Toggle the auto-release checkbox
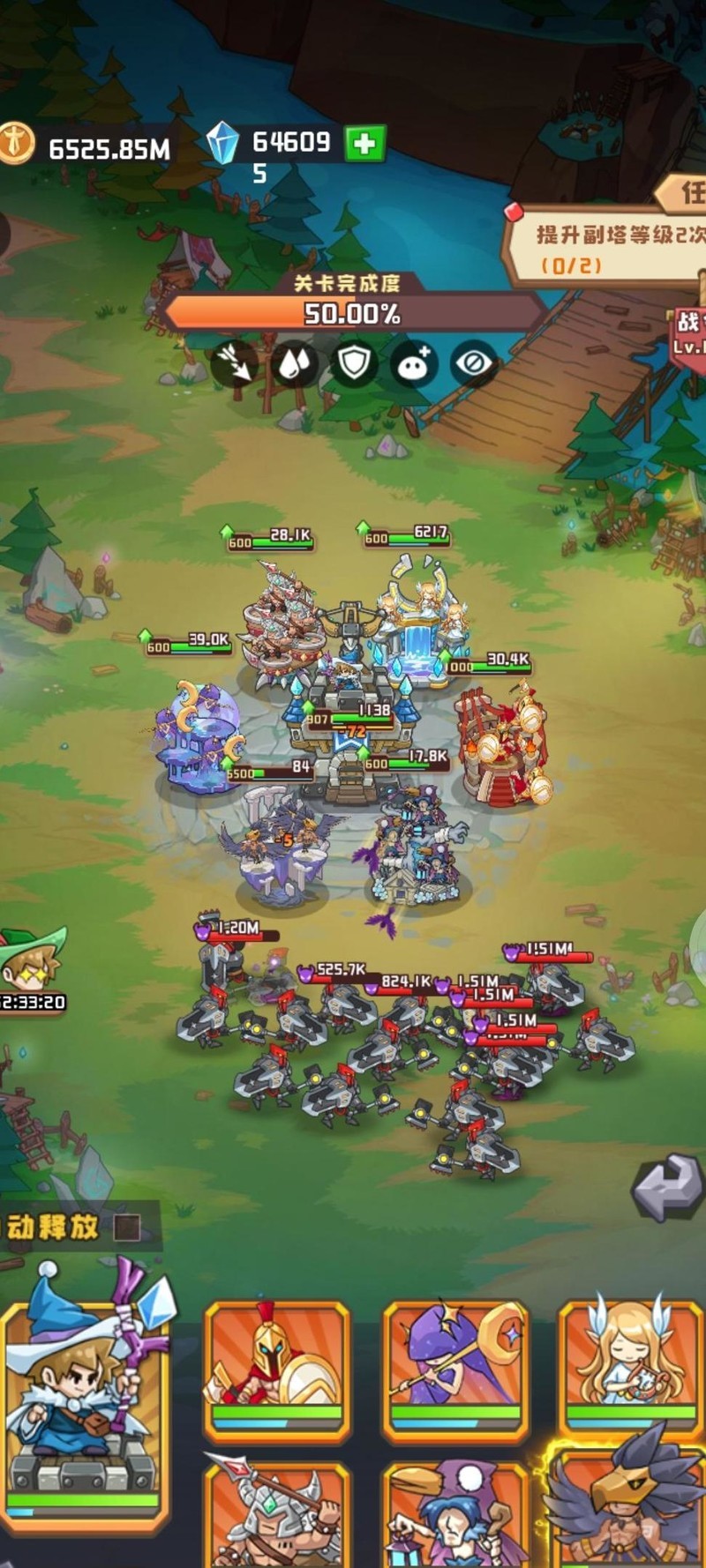 point(128,1227)
